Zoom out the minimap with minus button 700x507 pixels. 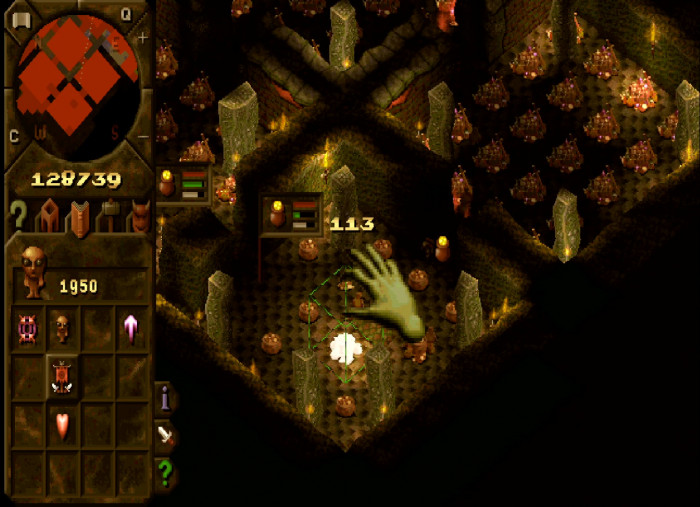coord(143,137)
